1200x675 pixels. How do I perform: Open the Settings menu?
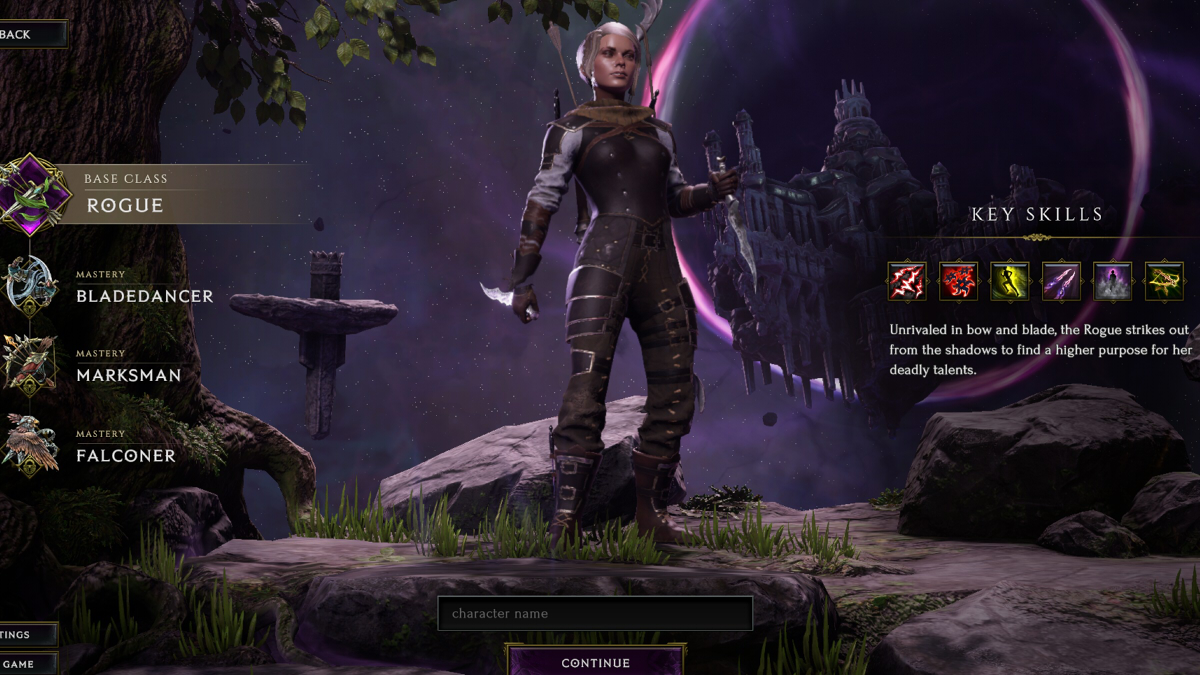(26, 634)
